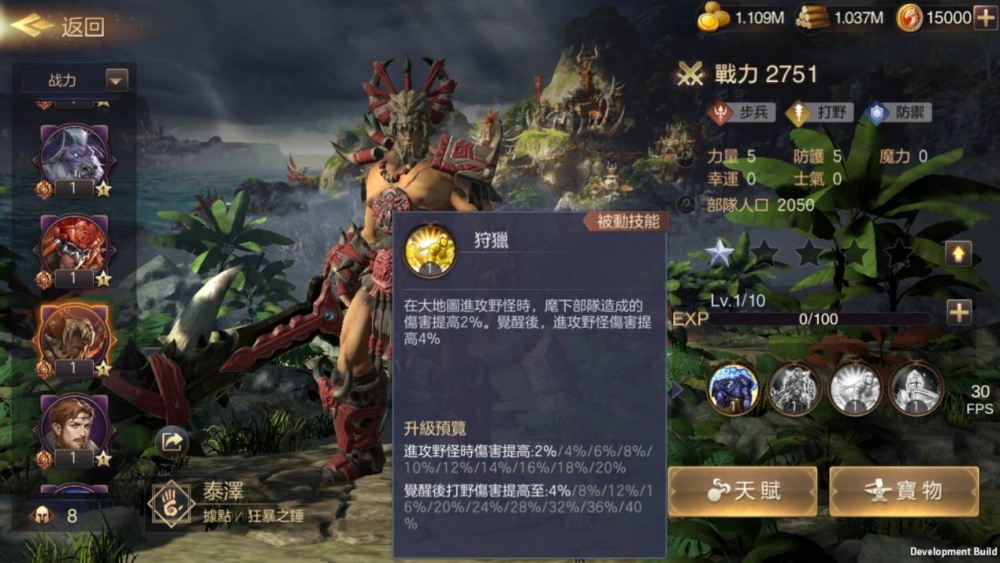Select the grey helmeted knight skill icon
The height and width of the screenshot is (563, 1000).
click(916, 389)
